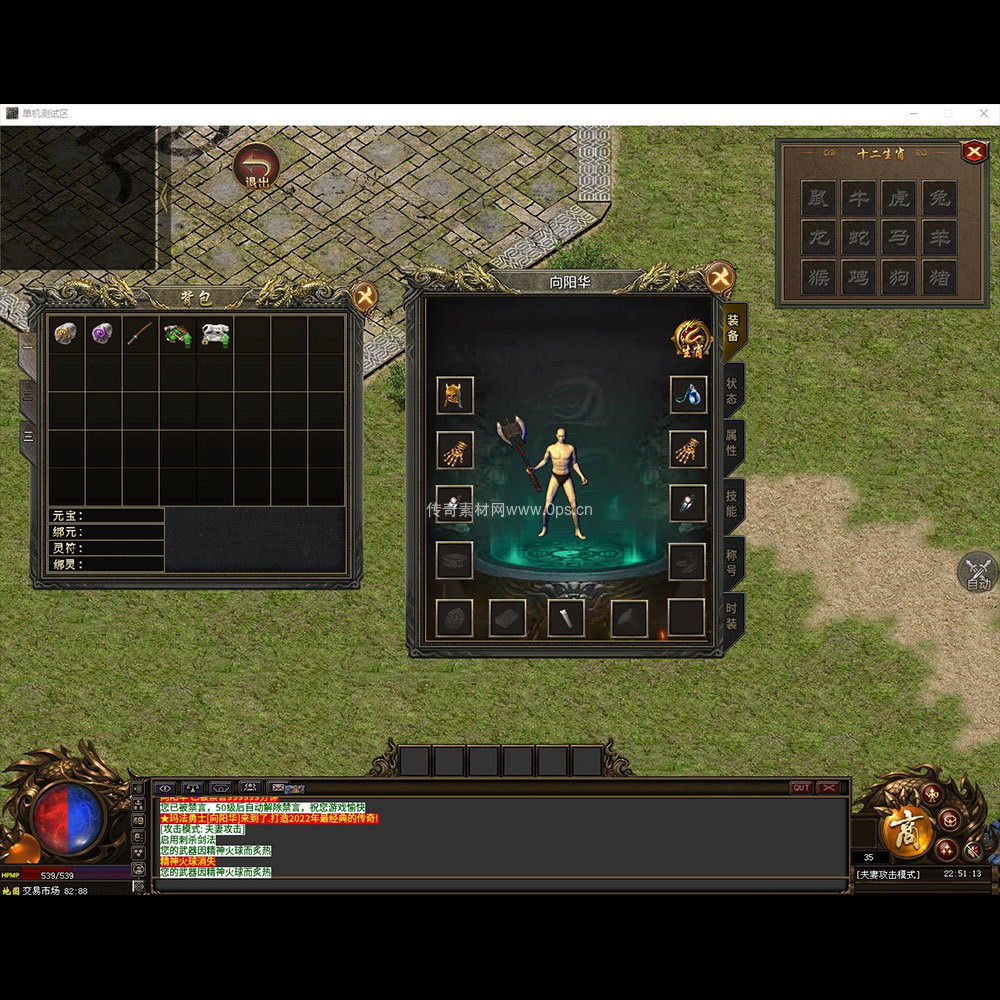Close the 背包 backpack window
Viewport: 1000px width, 1000px height.
coord(366,296)
